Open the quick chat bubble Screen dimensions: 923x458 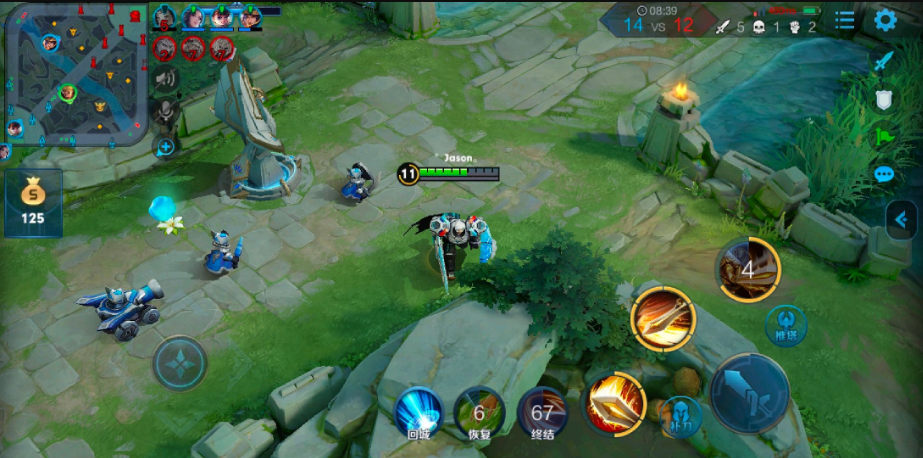click(x=884, y=174)
